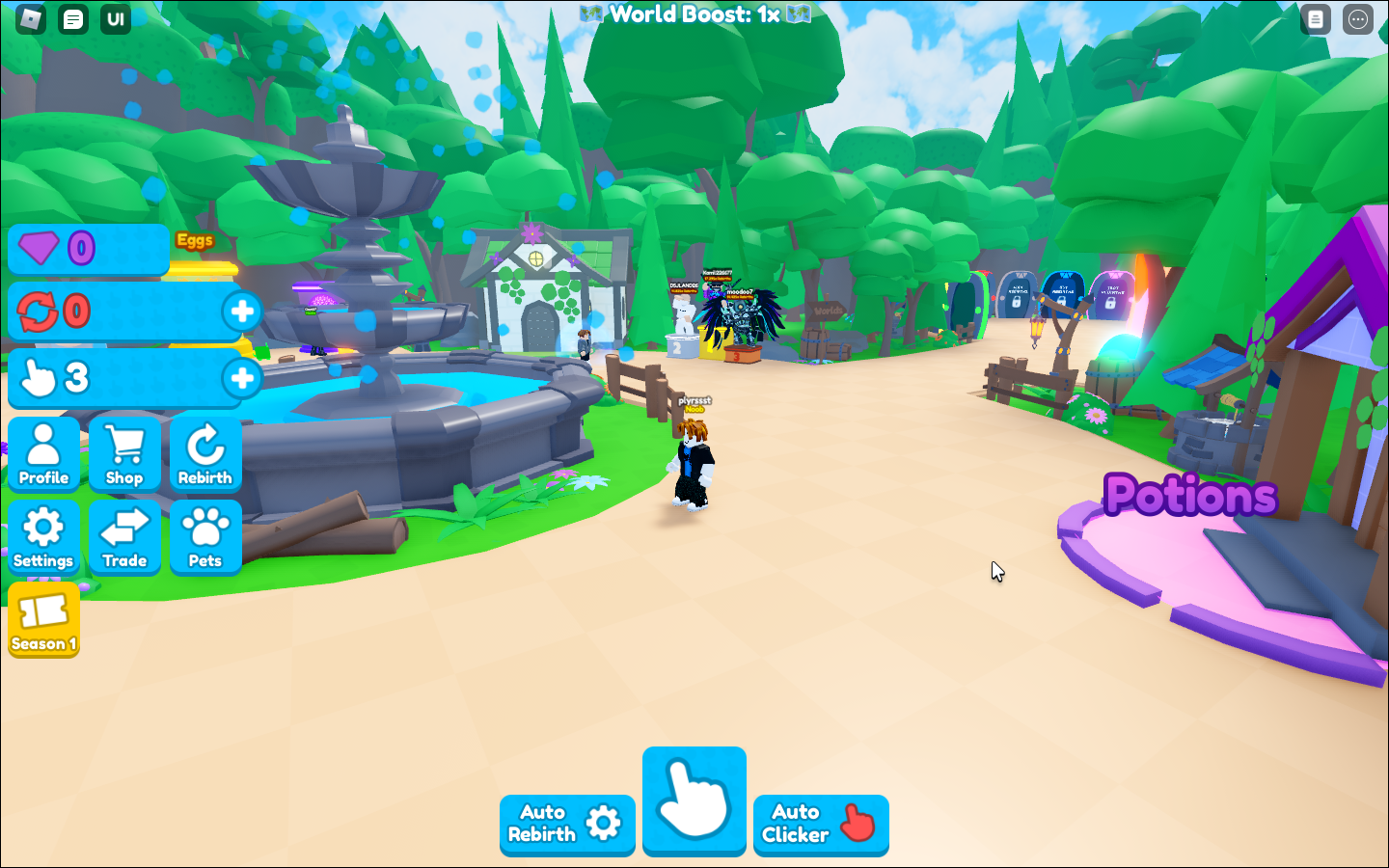
Task: Toggle the UI visibility button
Action: 115,18
